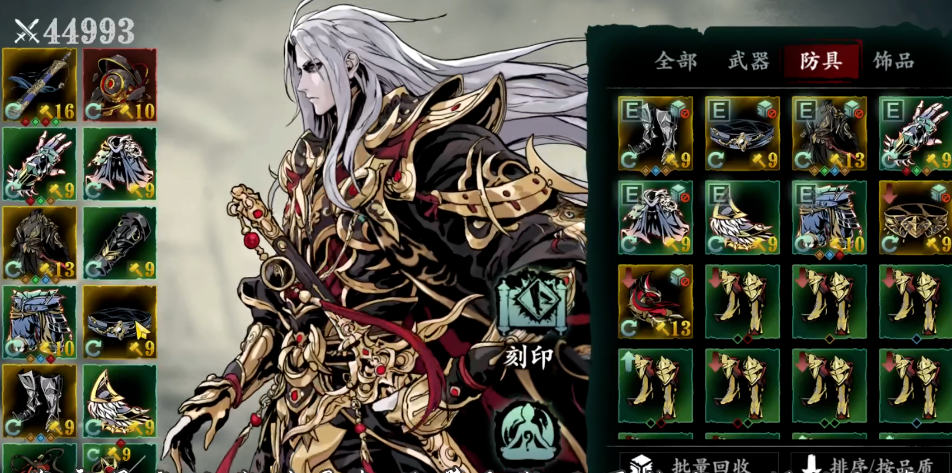The height and width of the screenshot is (473, 952).
Task: Select the inventory leg armor with green up arrow
Action: tap(655, 385)
